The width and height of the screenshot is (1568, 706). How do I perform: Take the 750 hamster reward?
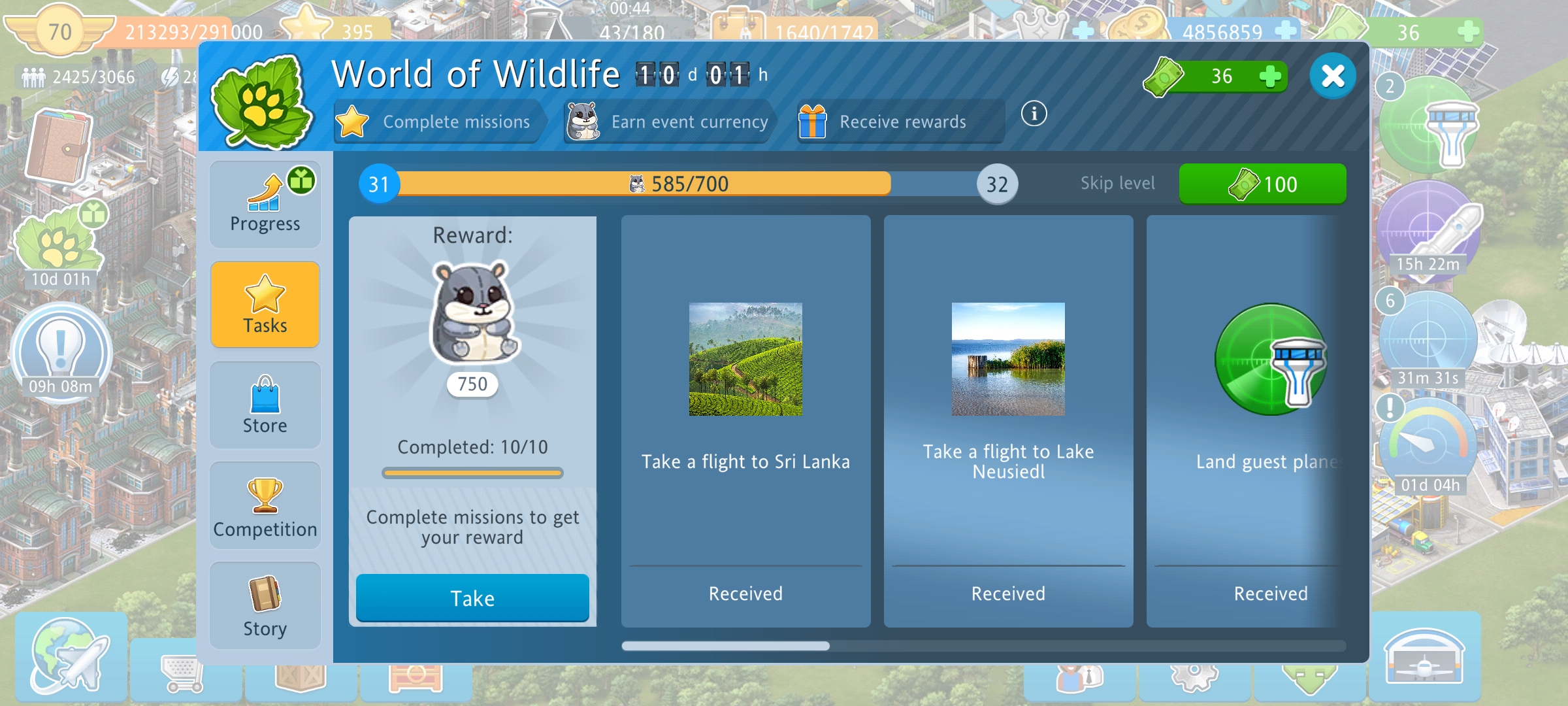tap(472, 597)
